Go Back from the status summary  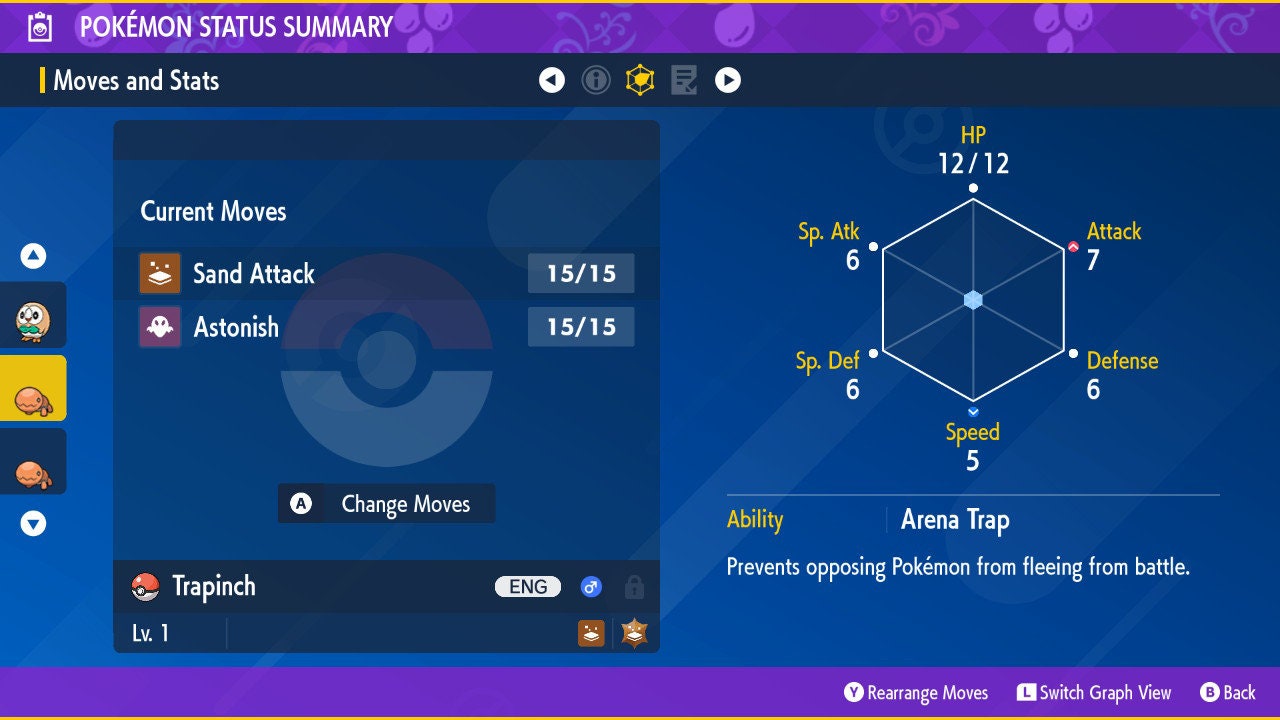(1228, 692)
